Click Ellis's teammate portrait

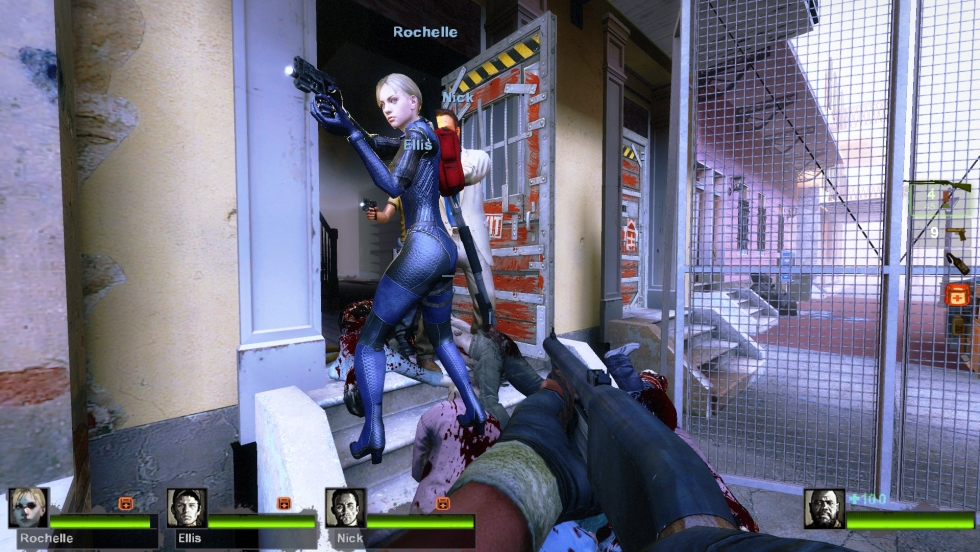pos(187,508)
